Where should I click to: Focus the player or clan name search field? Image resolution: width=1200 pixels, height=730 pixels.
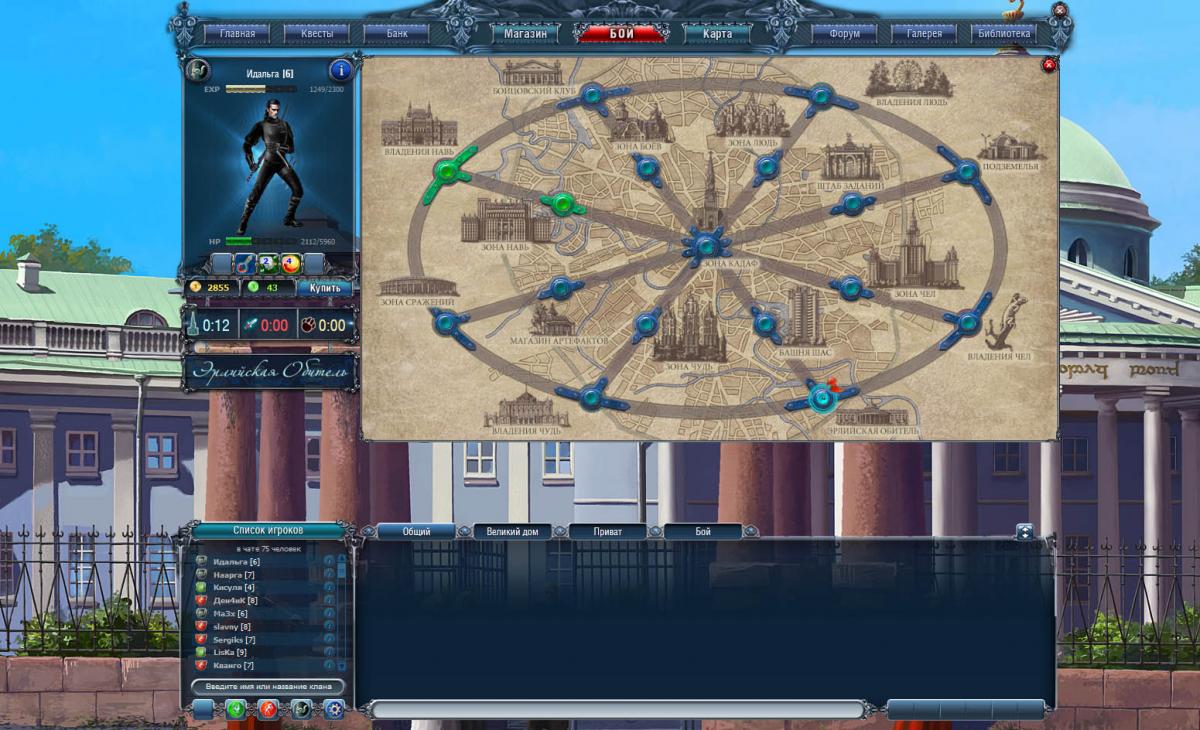coord(267,687)
